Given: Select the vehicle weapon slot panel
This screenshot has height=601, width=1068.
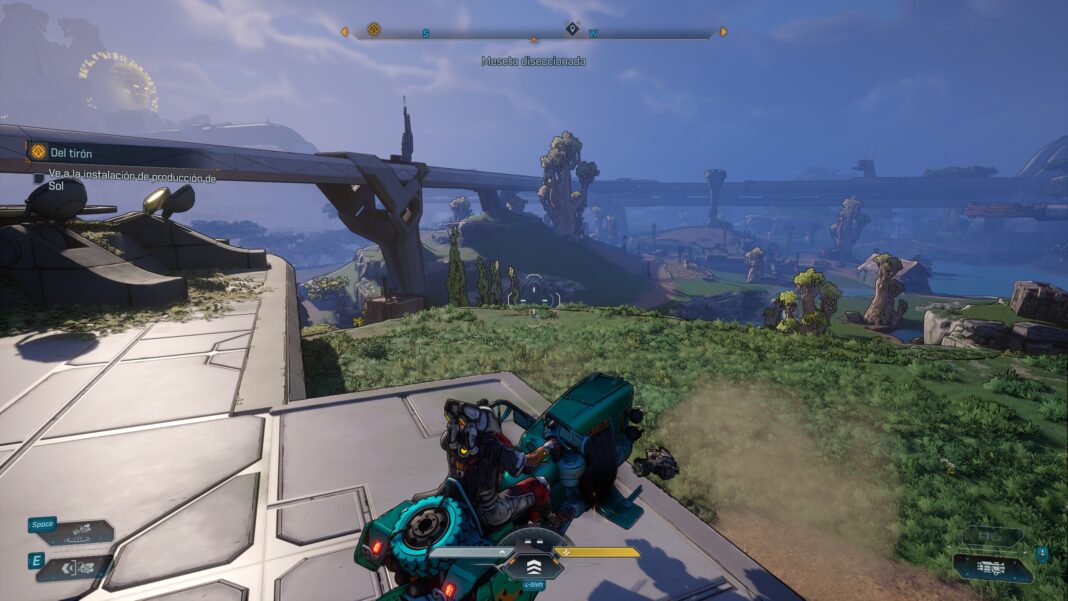Looking at the screenshot, I should coord(991,567).
